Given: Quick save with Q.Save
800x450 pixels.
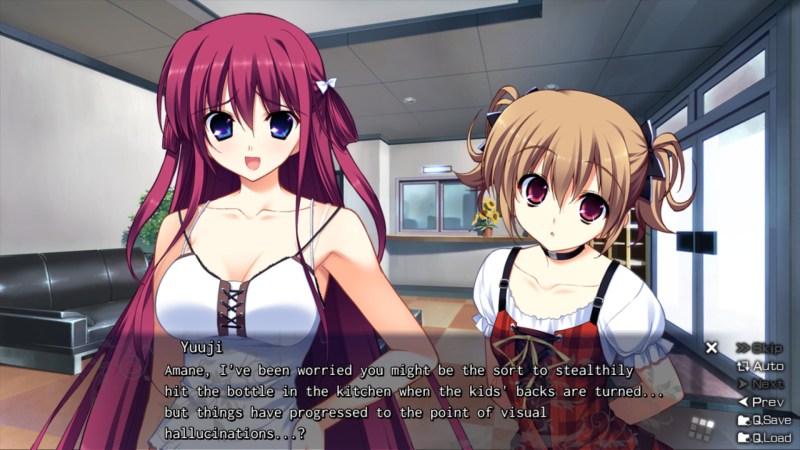Looking at the screenshot, I should [x=765, y=420].
